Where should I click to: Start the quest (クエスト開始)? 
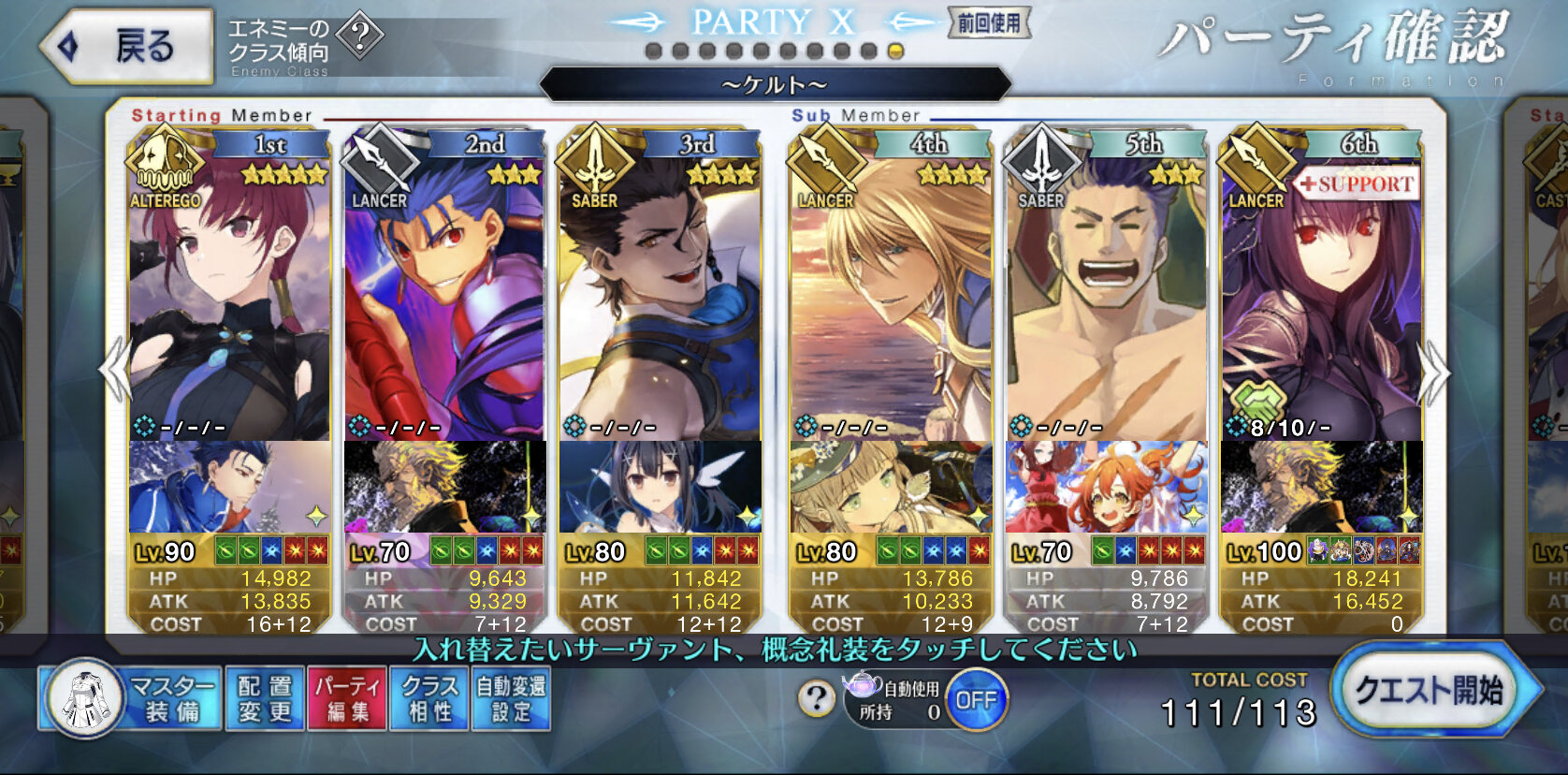(x=1430, y=691)
